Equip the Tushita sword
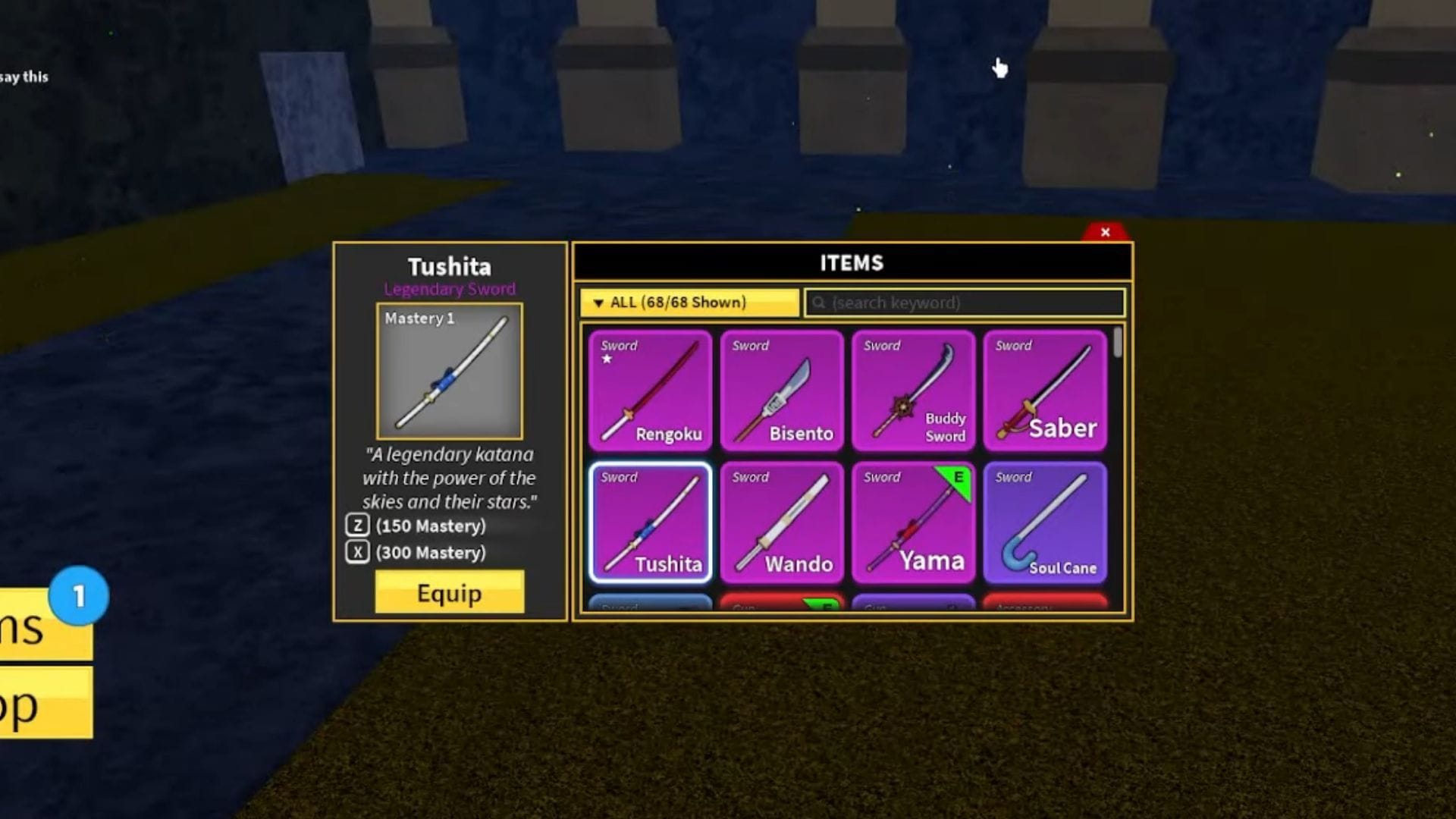This screenshot has width=1456, height=819. coord(449,592)
